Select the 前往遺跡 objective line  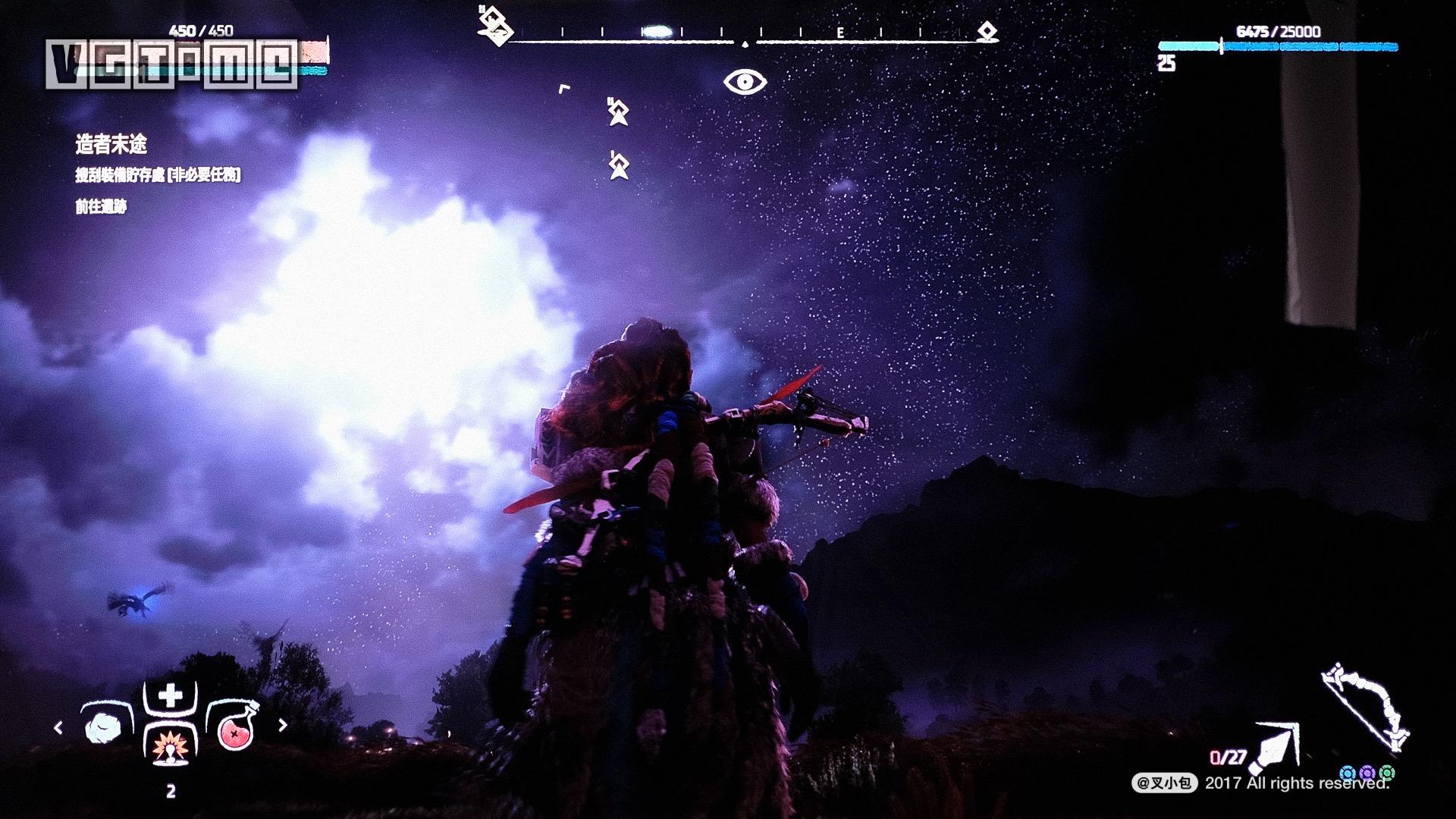pos(101,207)
